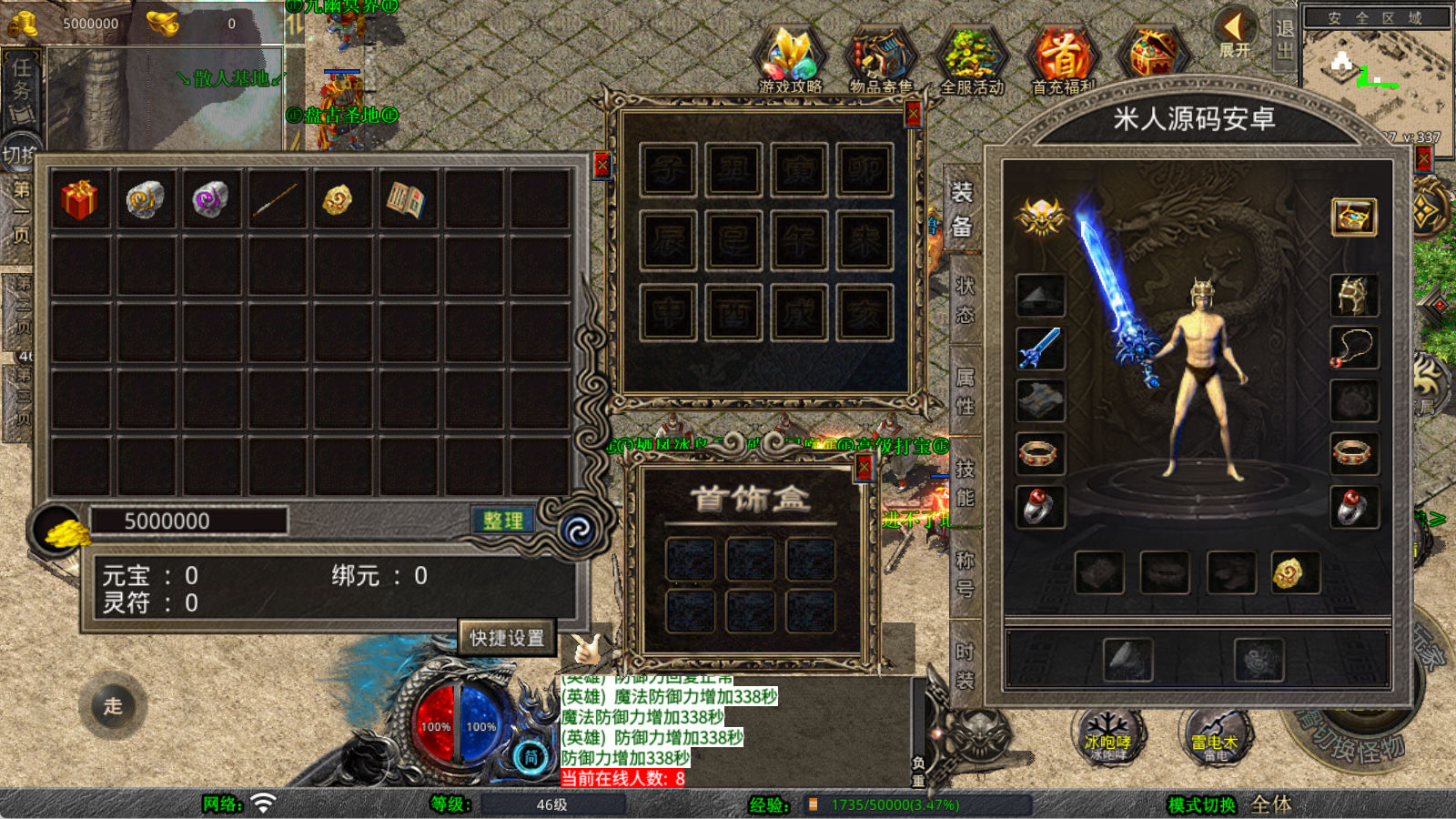Open the 游戏攻略 game guide
The width and height of the screenshot is (1456, 819).
pos(790,60)
